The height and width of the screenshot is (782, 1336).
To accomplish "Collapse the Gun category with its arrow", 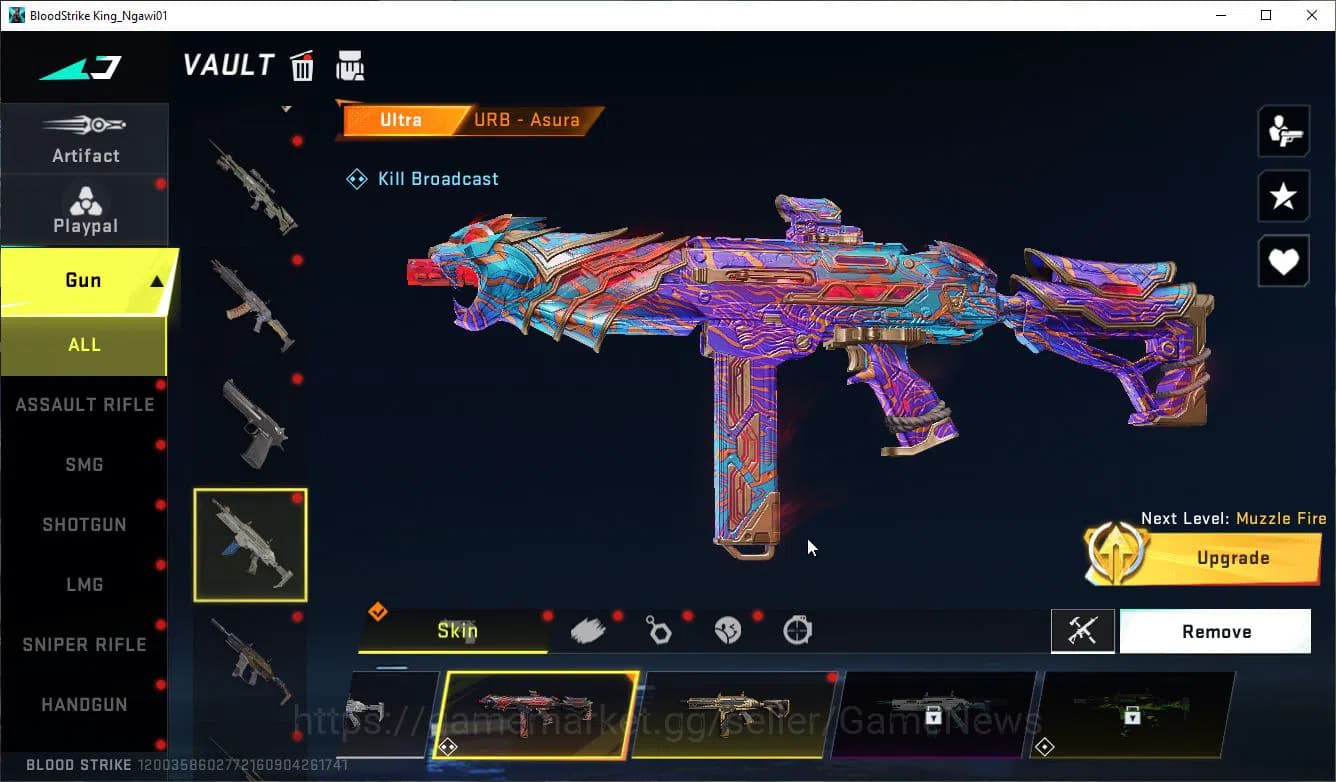I will (155, 281).
